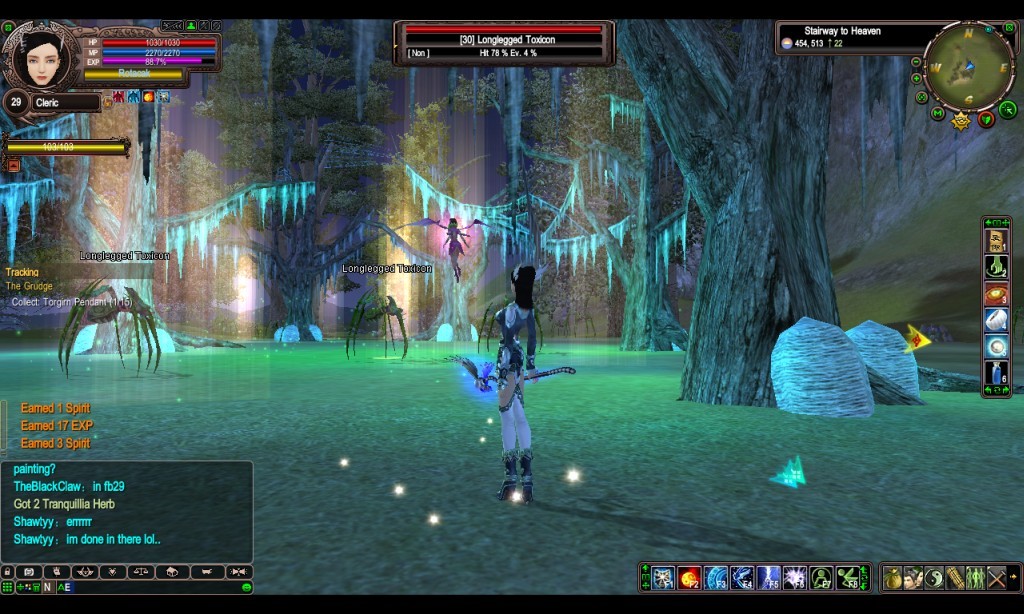Toggle the chat window lock
The height and width of the screenshot is (614, 1024).
point(7,572)
